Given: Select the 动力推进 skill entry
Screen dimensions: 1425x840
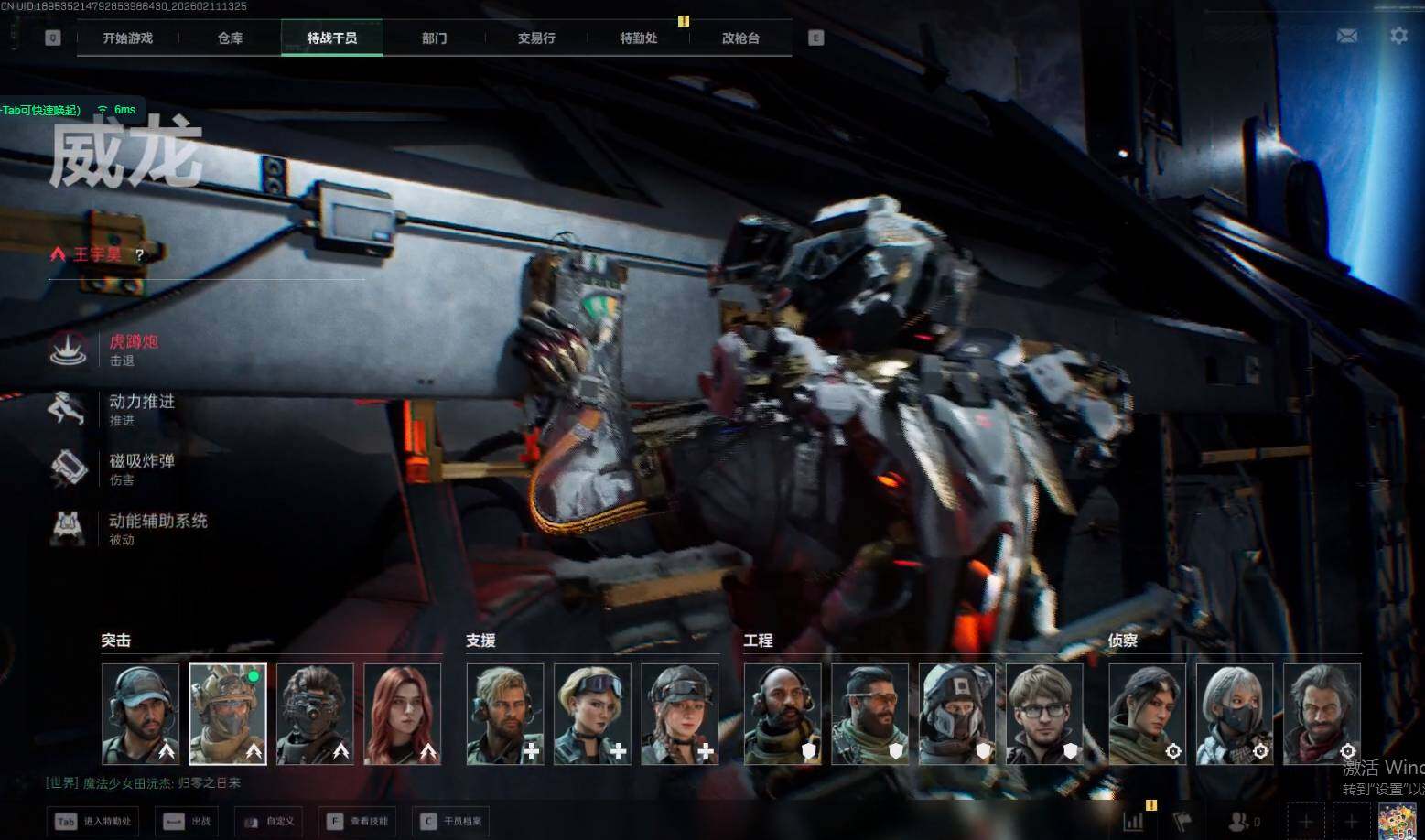Looking at the screenshot, I should point(141,408).
